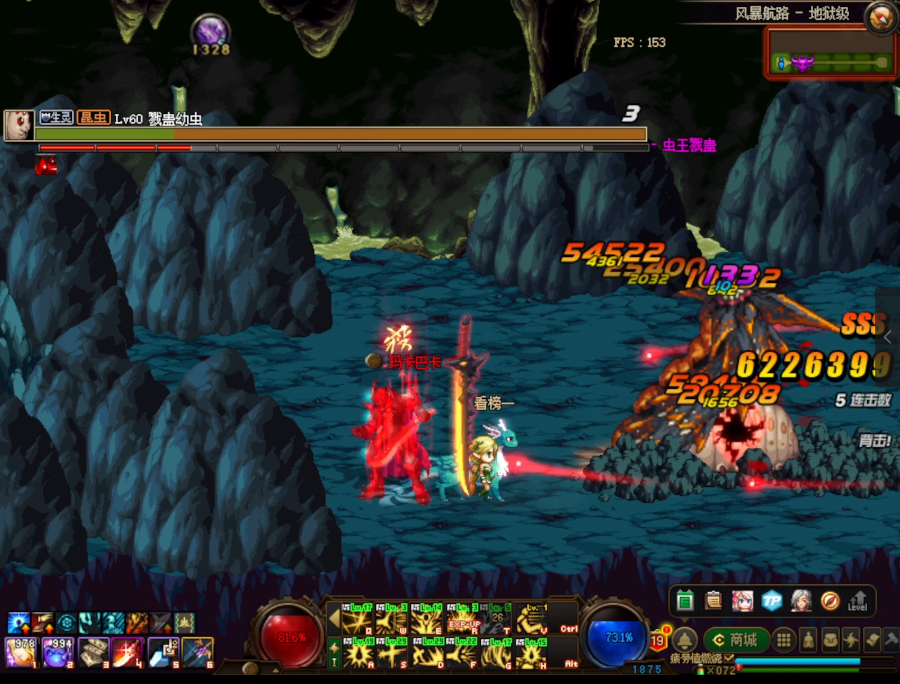Screen dimensions: 900x684
Task: Click the Level up arrow icon
Action: pyautogui.click(x=857, y=600)
